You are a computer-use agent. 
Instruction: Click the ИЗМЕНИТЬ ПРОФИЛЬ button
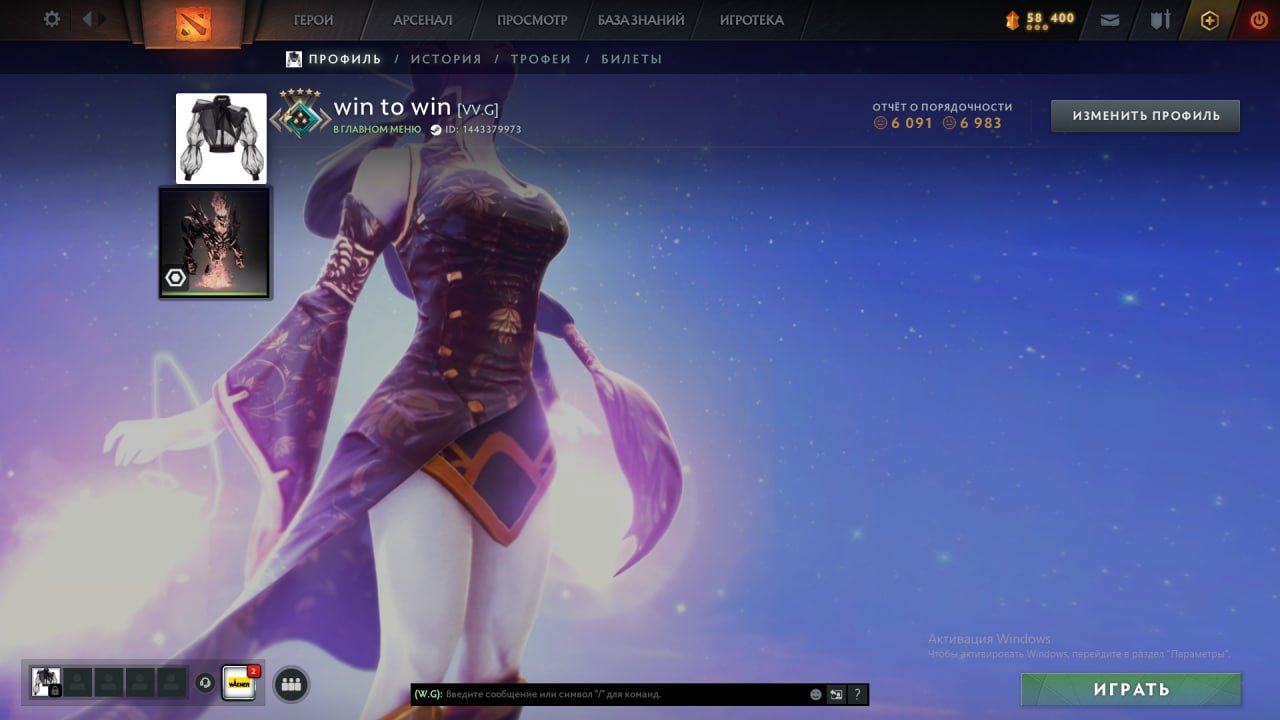point(1145,116)
